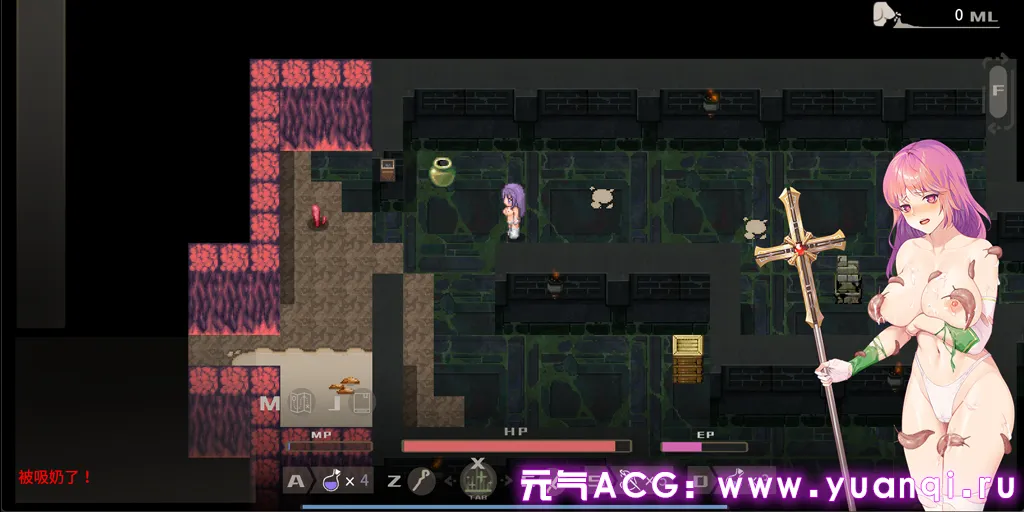Activate the round skill icon under X
This screenshot has height=512, width=1024.
pyautogui.click(x=478, y=484)
